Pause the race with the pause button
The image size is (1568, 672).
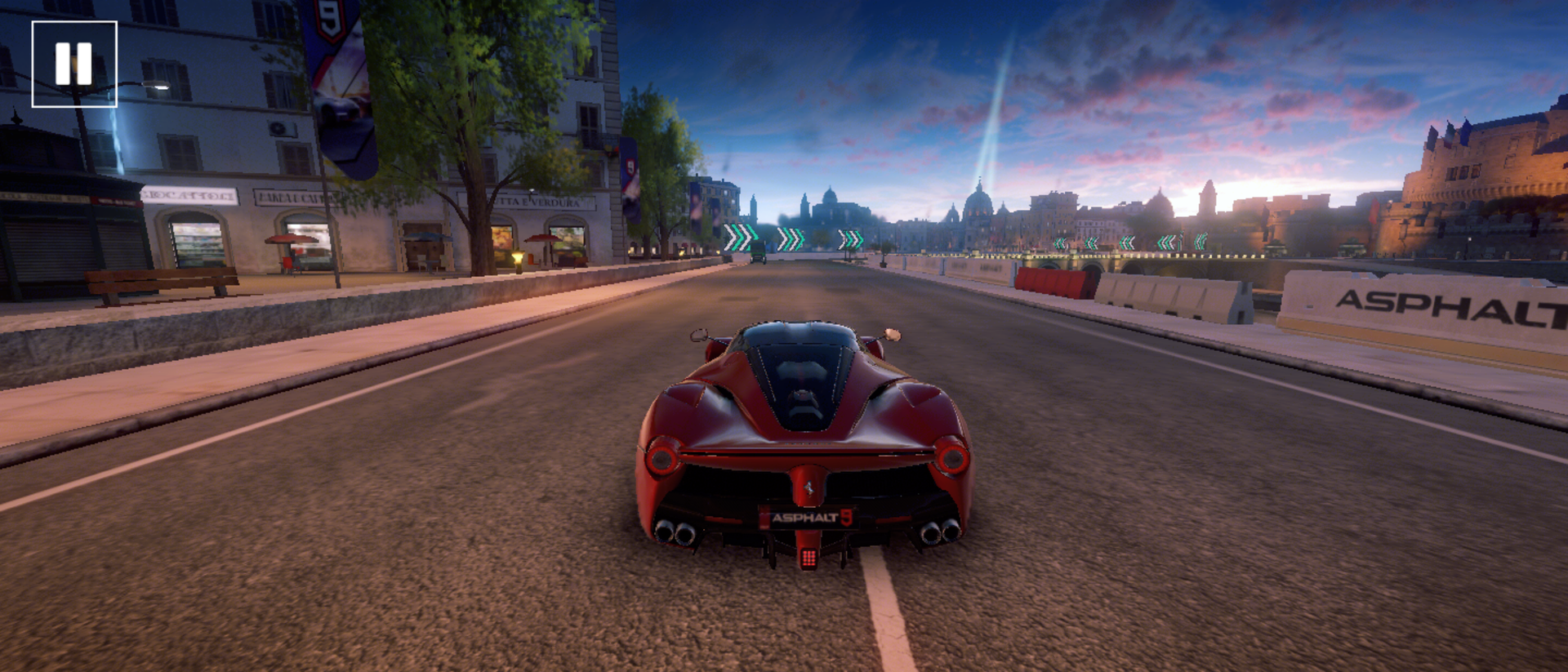74,64
